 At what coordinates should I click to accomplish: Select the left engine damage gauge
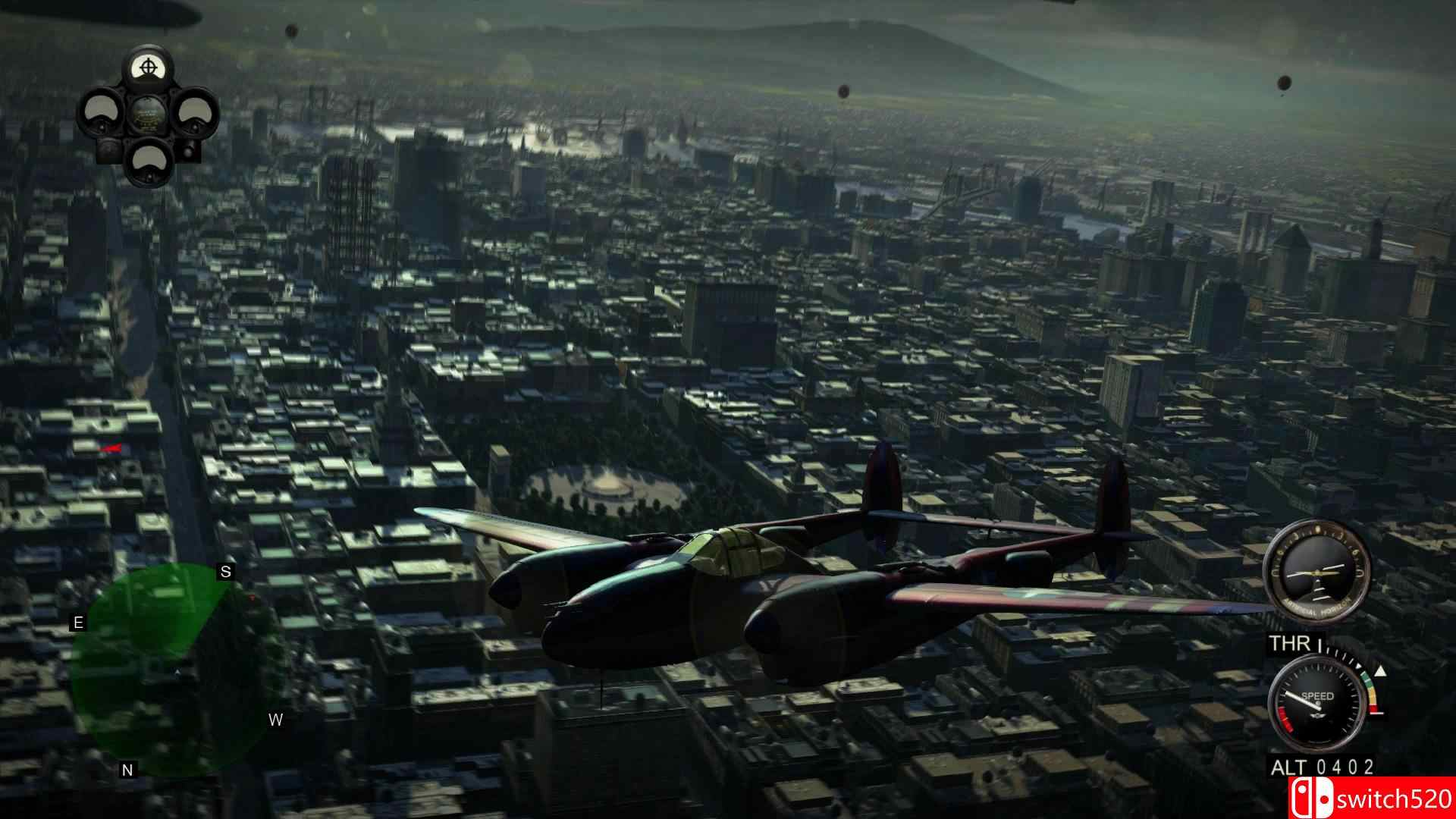pyautogui.click(x=101, y=110)
